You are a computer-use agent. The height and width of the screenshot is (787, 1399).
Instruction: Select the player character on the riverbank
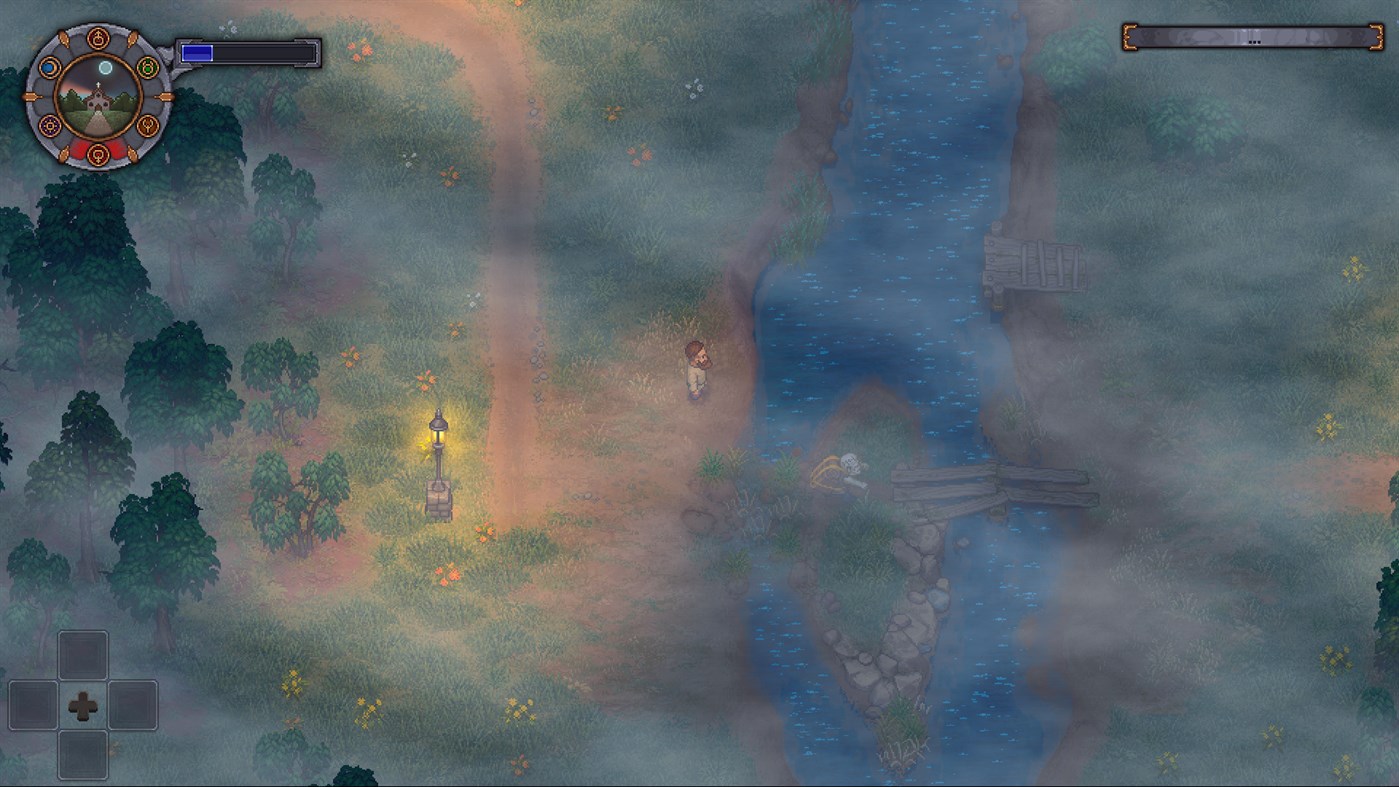(698, 370)
